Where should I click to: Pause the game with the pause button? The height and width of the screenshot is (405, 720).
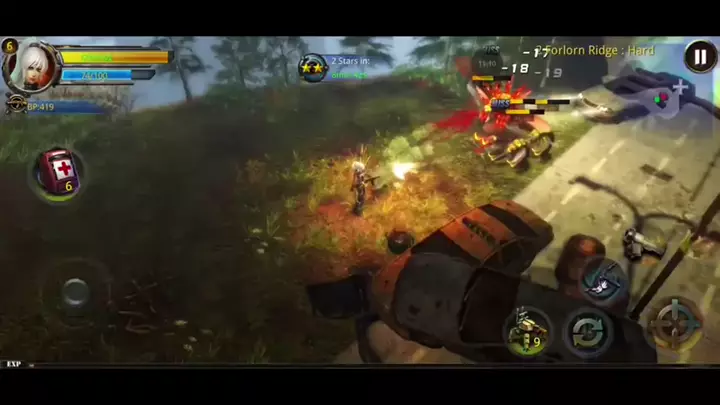pyautogui.click(x=700, y=57)
